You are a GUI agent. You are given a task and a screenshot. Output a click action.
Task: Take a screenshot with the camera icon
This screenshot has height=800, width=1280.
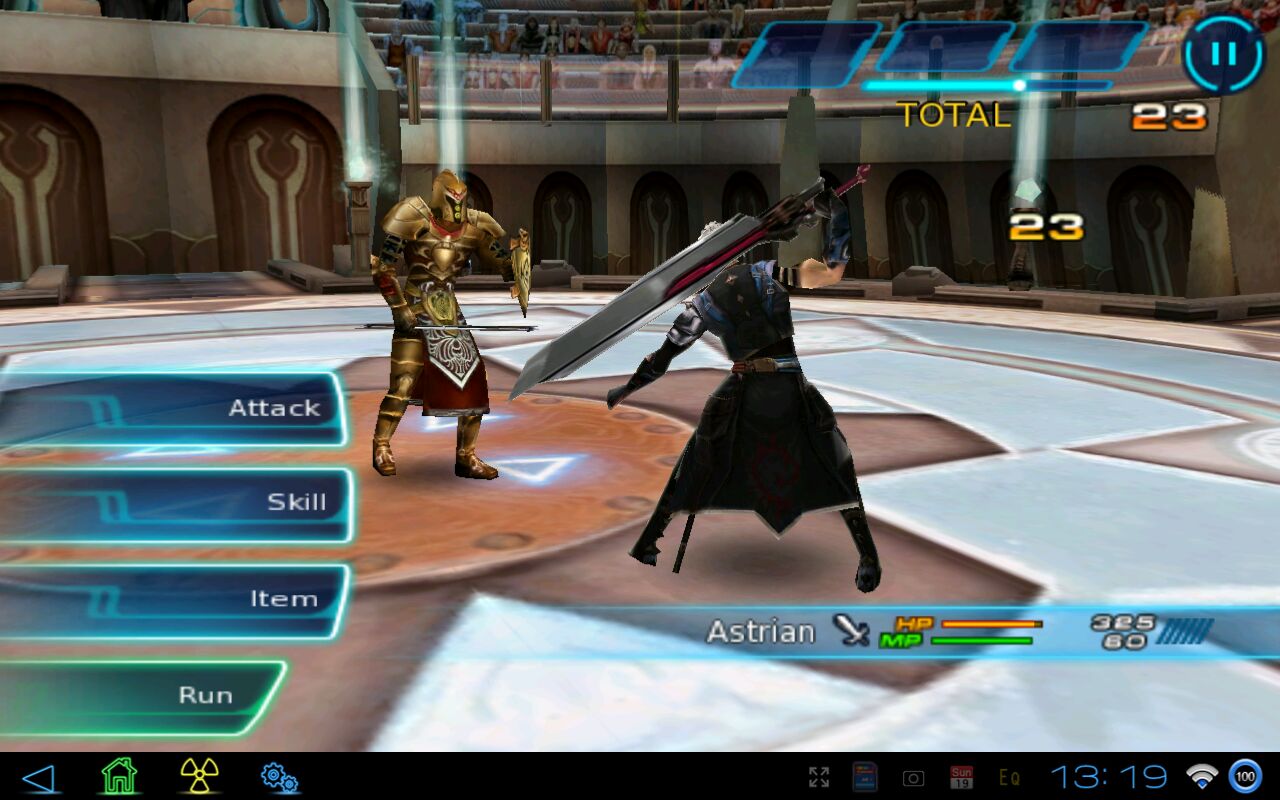913,777
